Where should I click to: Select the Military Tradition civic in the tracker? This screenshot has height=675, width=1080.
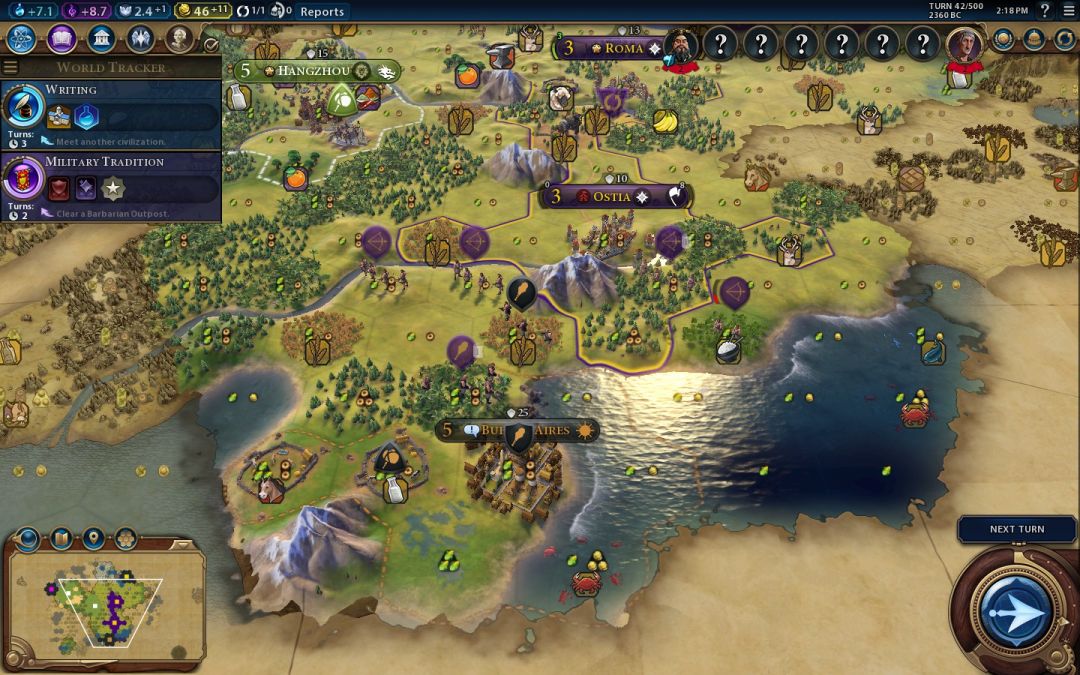(110, 179)
